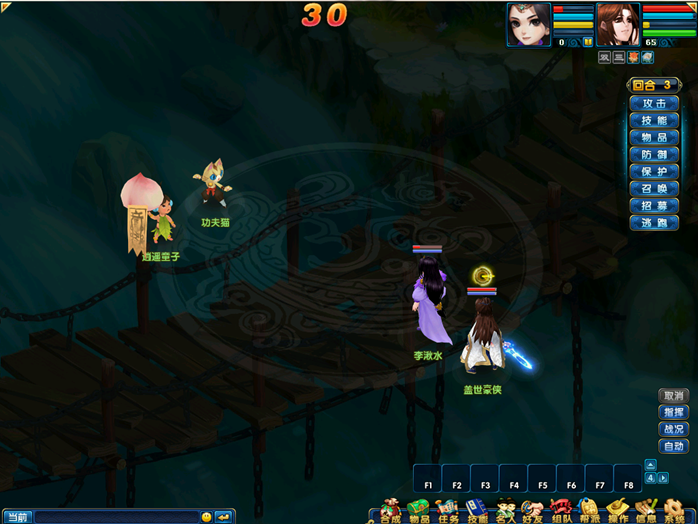Choose the 攻击 attack command
The height and width of the screenshot is (524, 698).
[654, 103]
